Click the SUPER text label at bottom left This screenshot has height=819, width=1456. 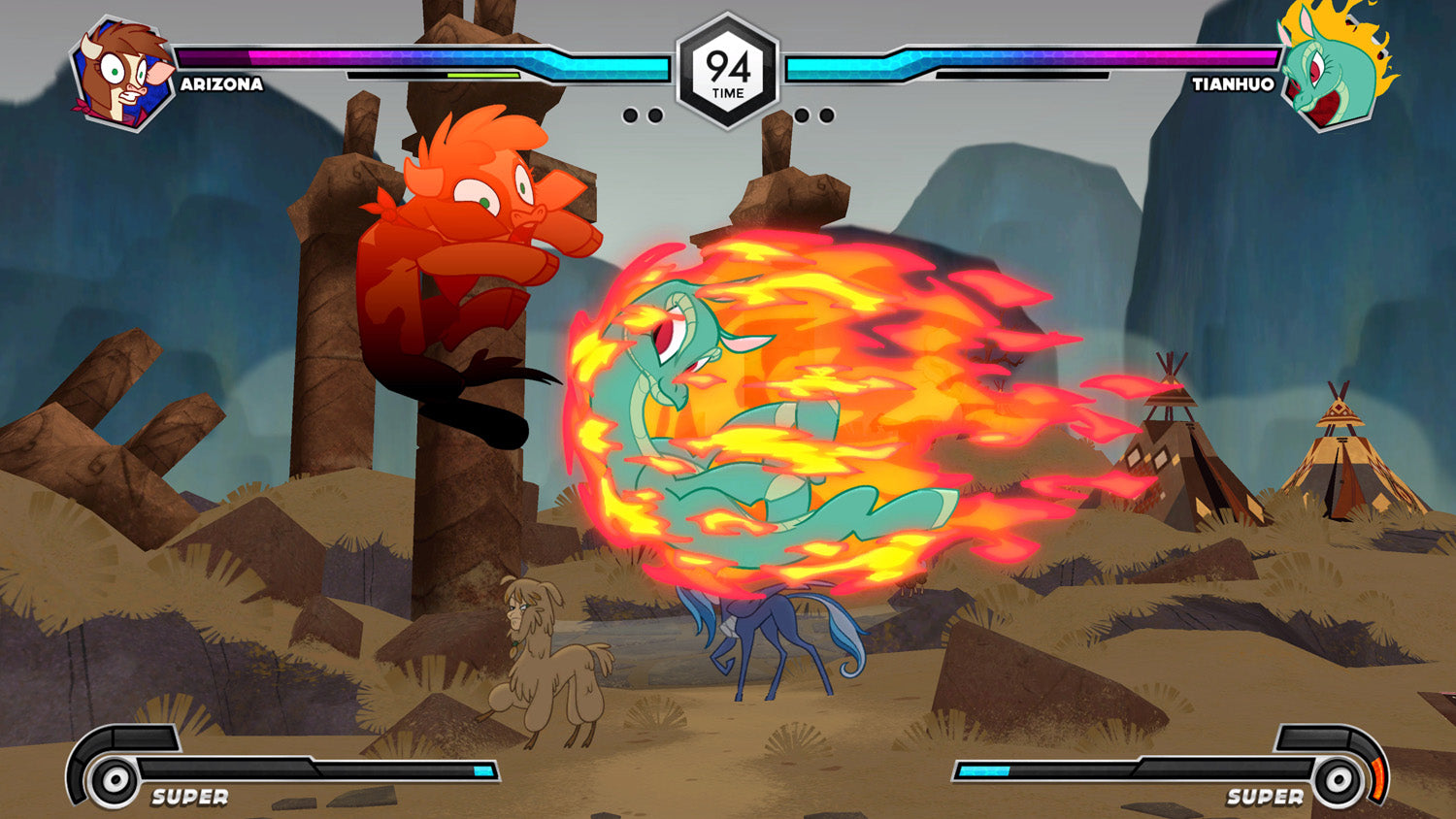[189, 796]
